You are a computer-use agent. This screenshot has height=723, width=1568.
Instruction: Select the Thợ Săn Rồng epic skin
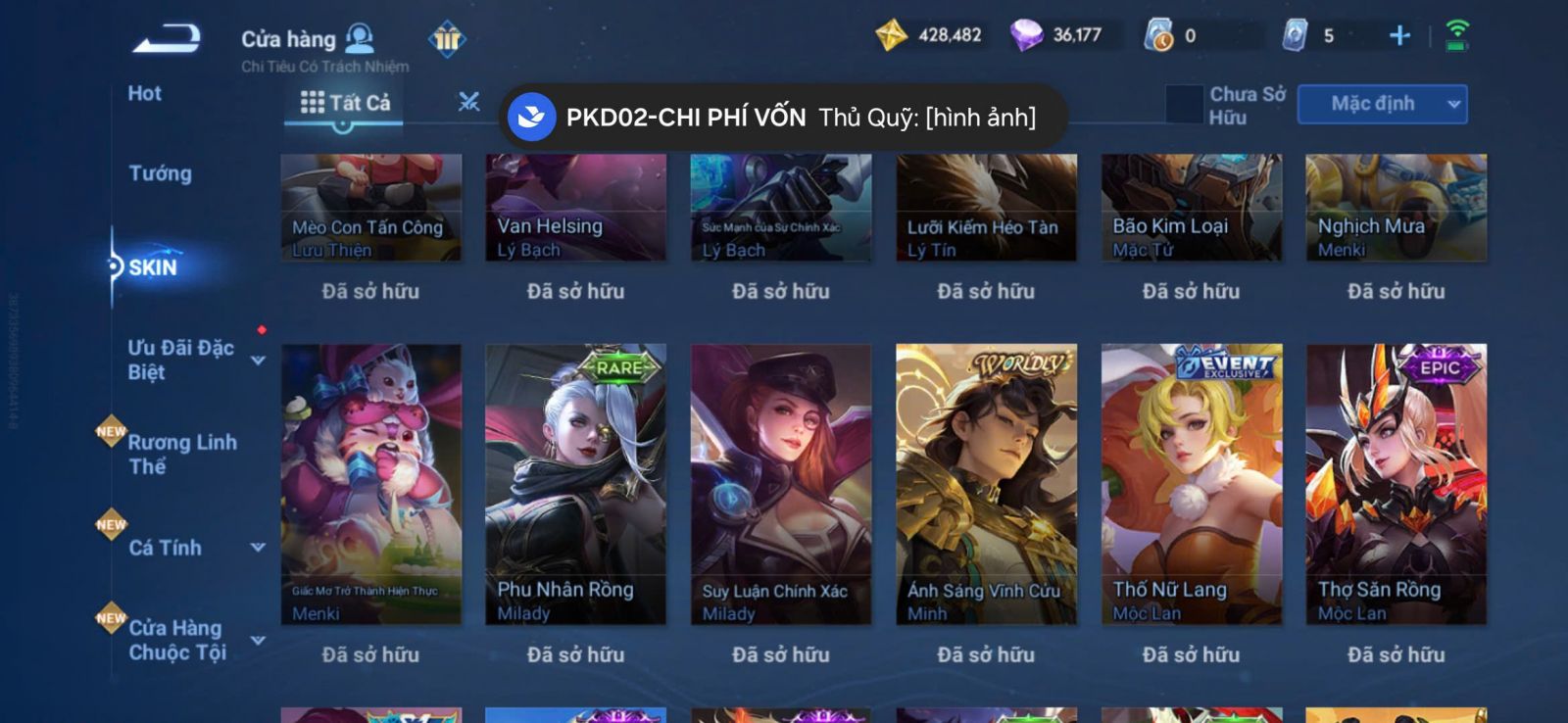(1396, 484)
